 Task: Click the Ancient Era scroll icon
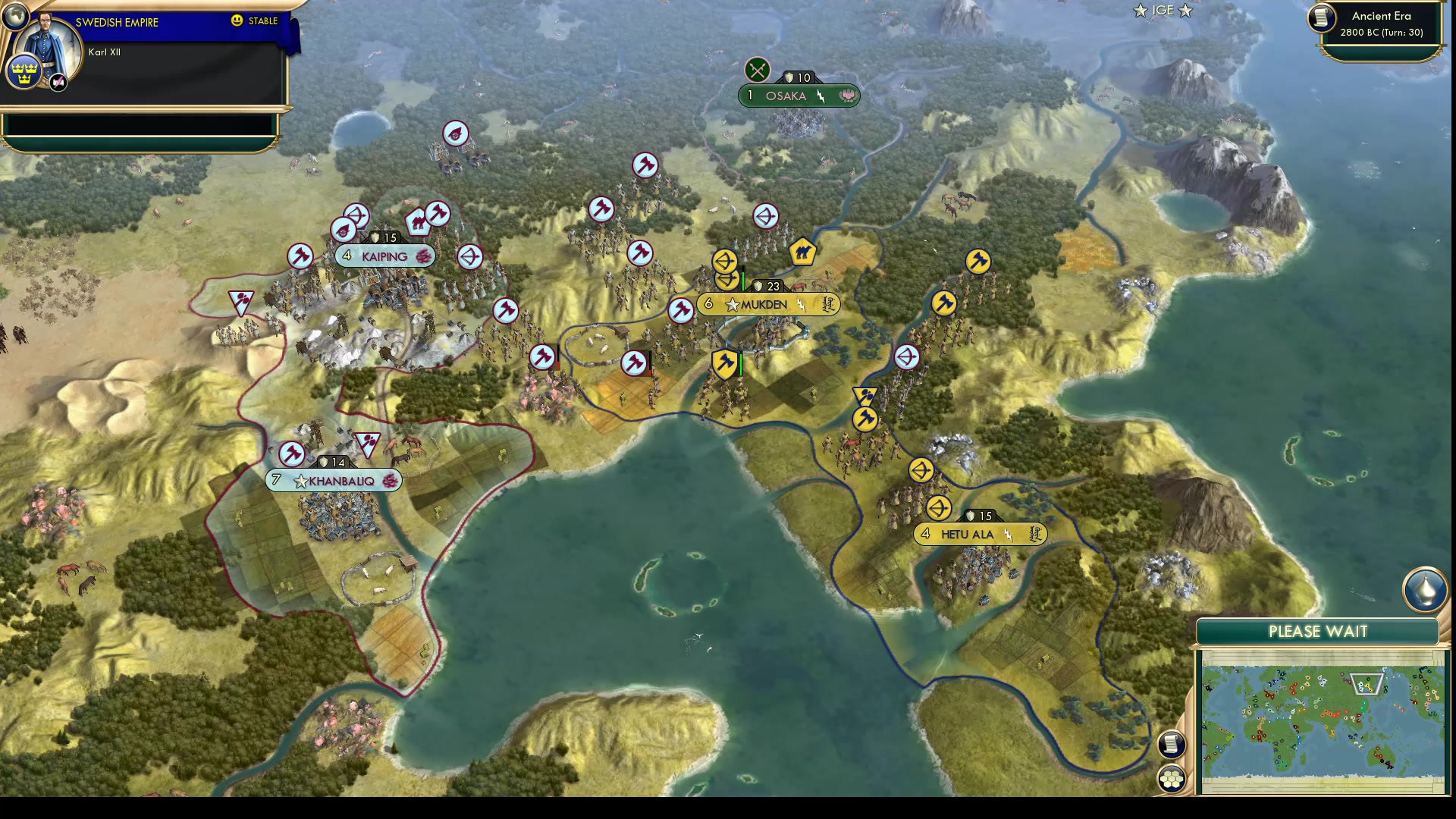1320,20
